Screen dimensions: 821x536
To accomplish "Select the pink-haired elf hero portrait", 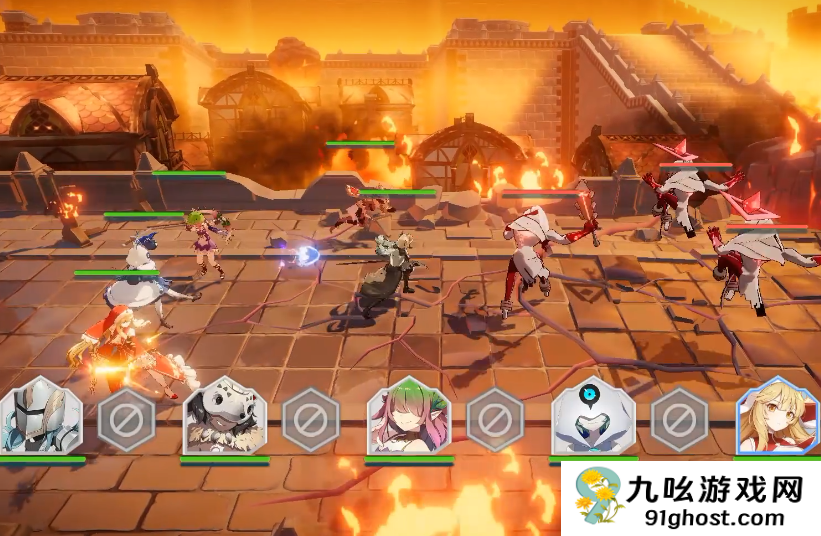I will pos(408,418).
